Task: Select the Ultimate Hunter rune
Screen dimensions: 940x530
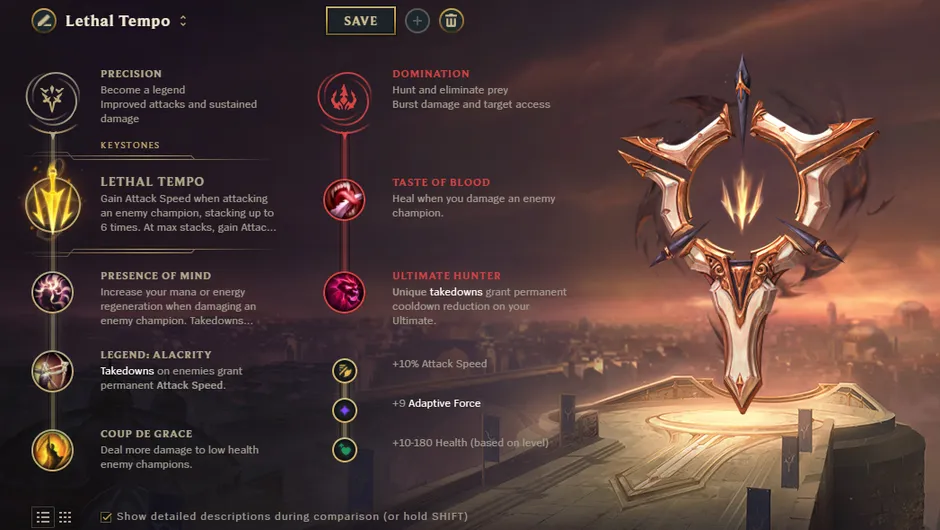Action: (x=344, y=292)
